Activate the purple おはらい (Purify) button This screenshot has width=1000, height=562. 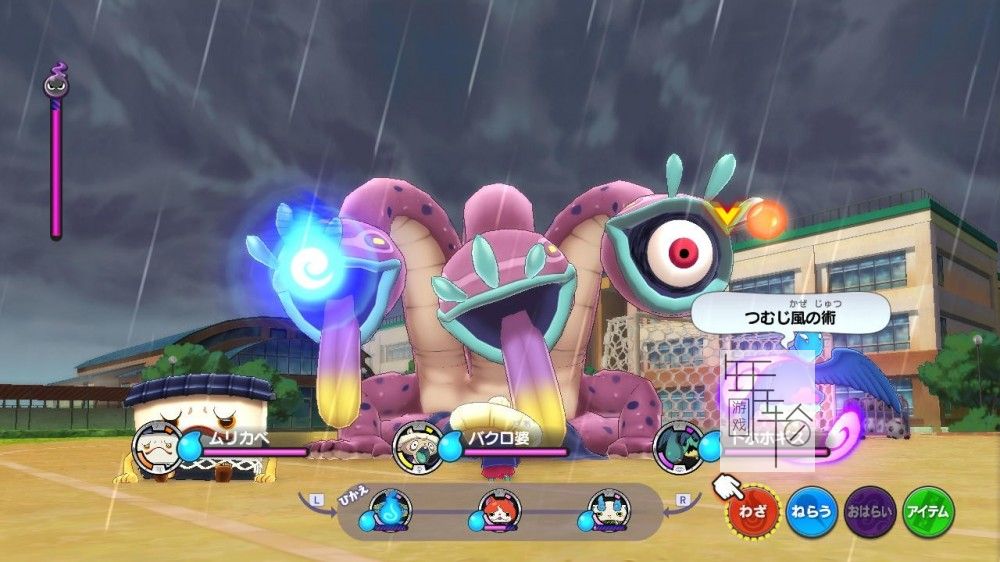click(x=870, y=511)
